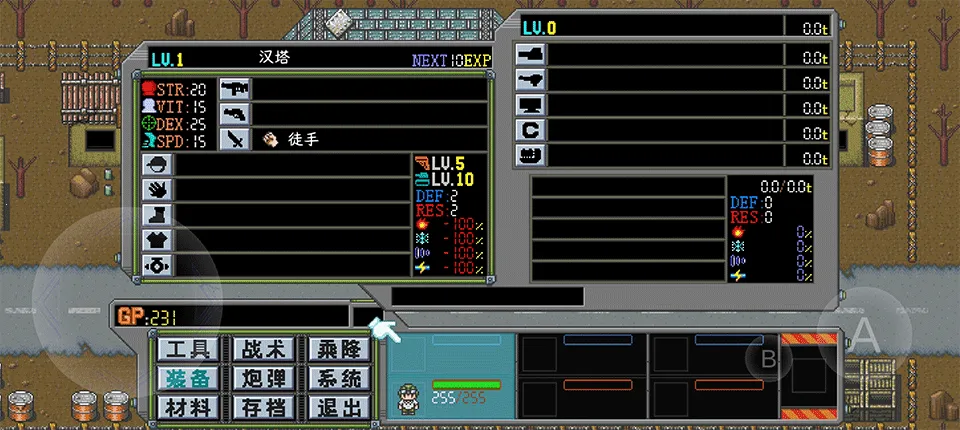Viewport: 960px width, 430px height.
Task: Select the helmet armor slot icon
Action: point(158,164)
